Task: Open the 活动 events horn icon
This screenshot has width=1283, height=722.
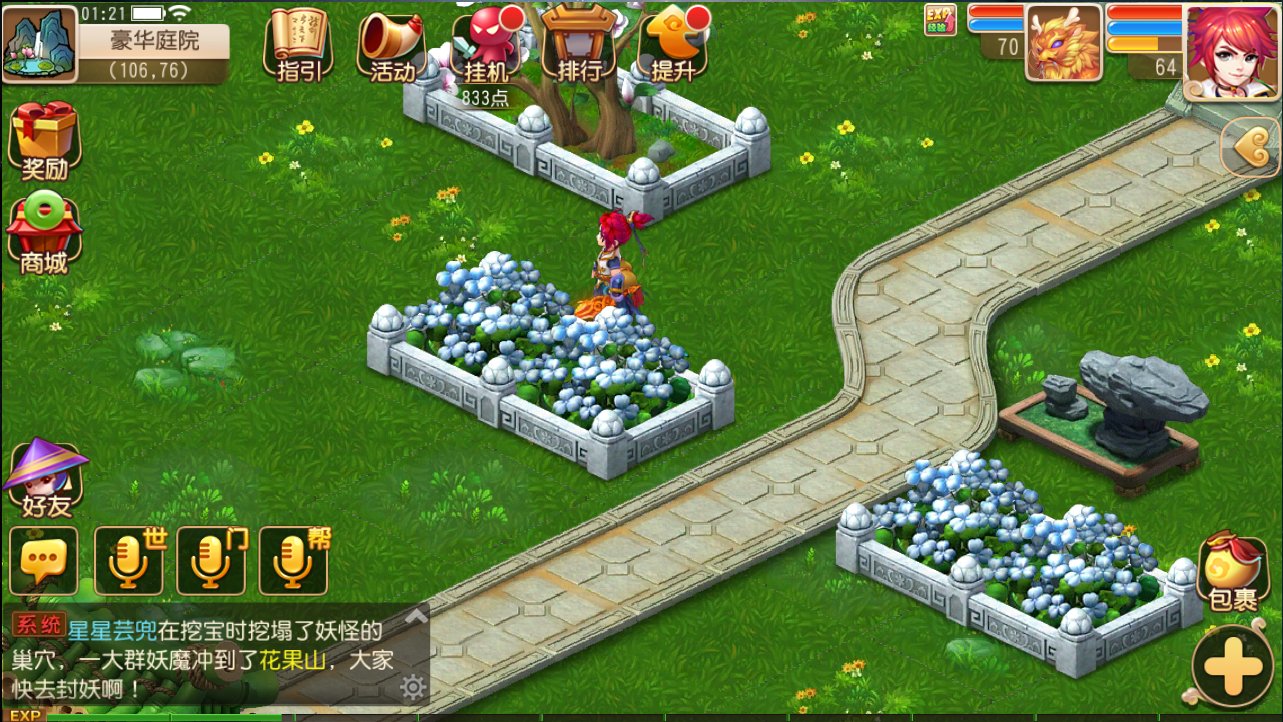Action: pyautogui.click(x=392, y=45)
